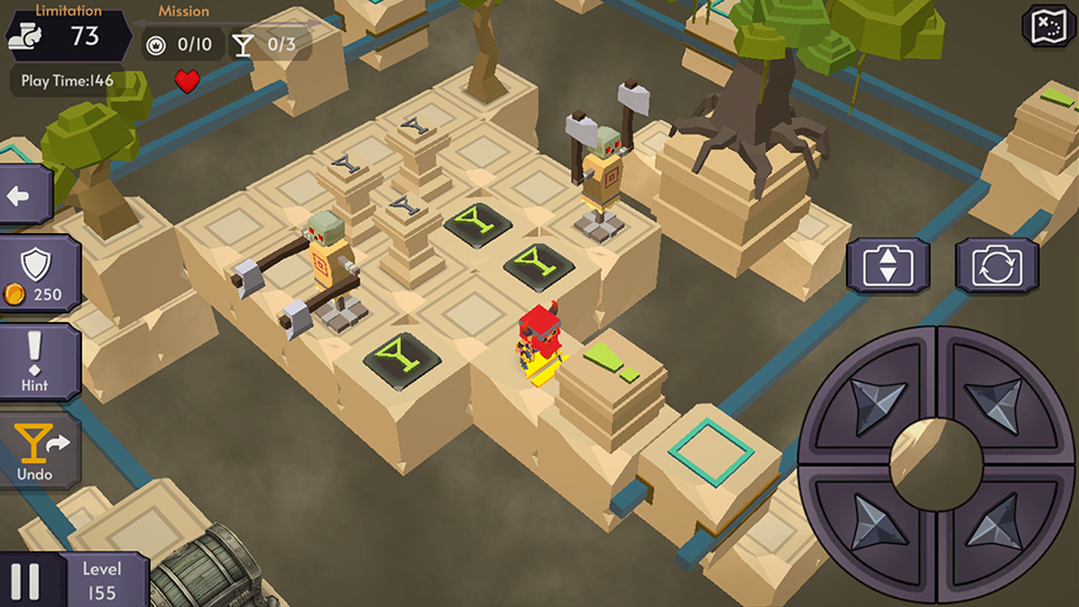The height and width of the screenshot is (607, 1079).
Task: Buy the shield for 250 coins
Action: [x=37, y=275]
